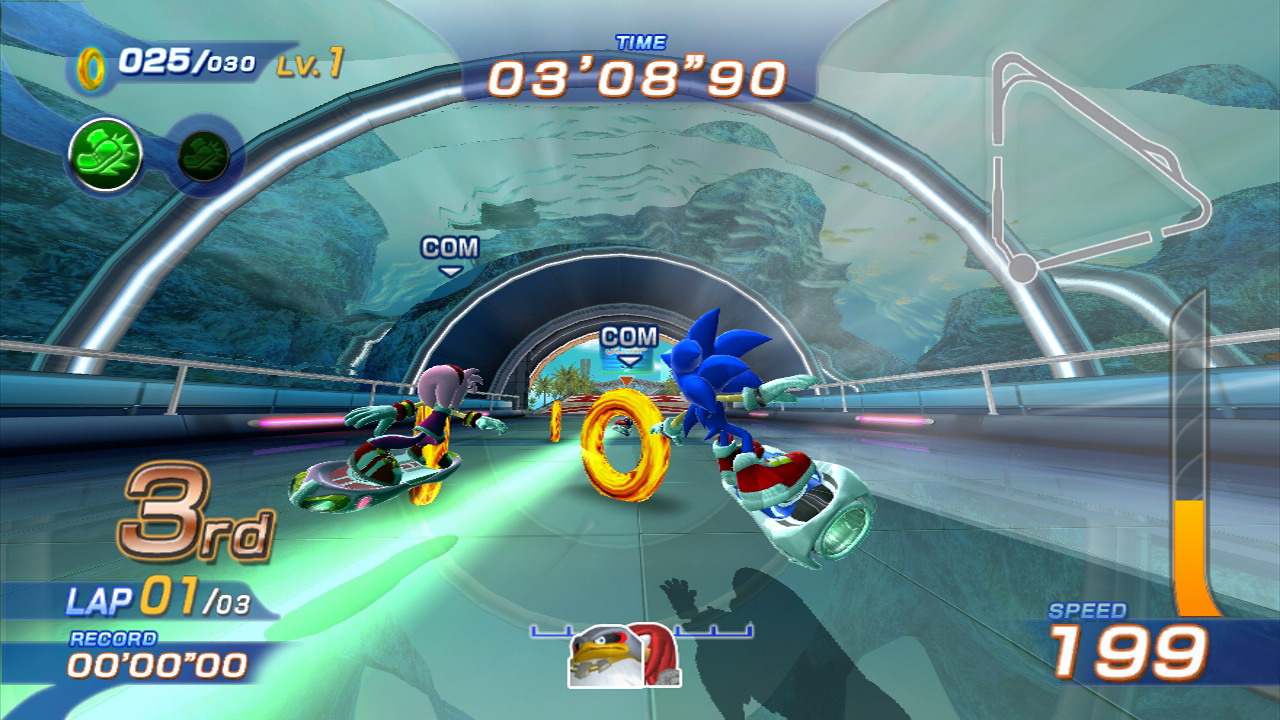
Task: Select the bright green shoe gear icon
Action: (x=104, y=155)
